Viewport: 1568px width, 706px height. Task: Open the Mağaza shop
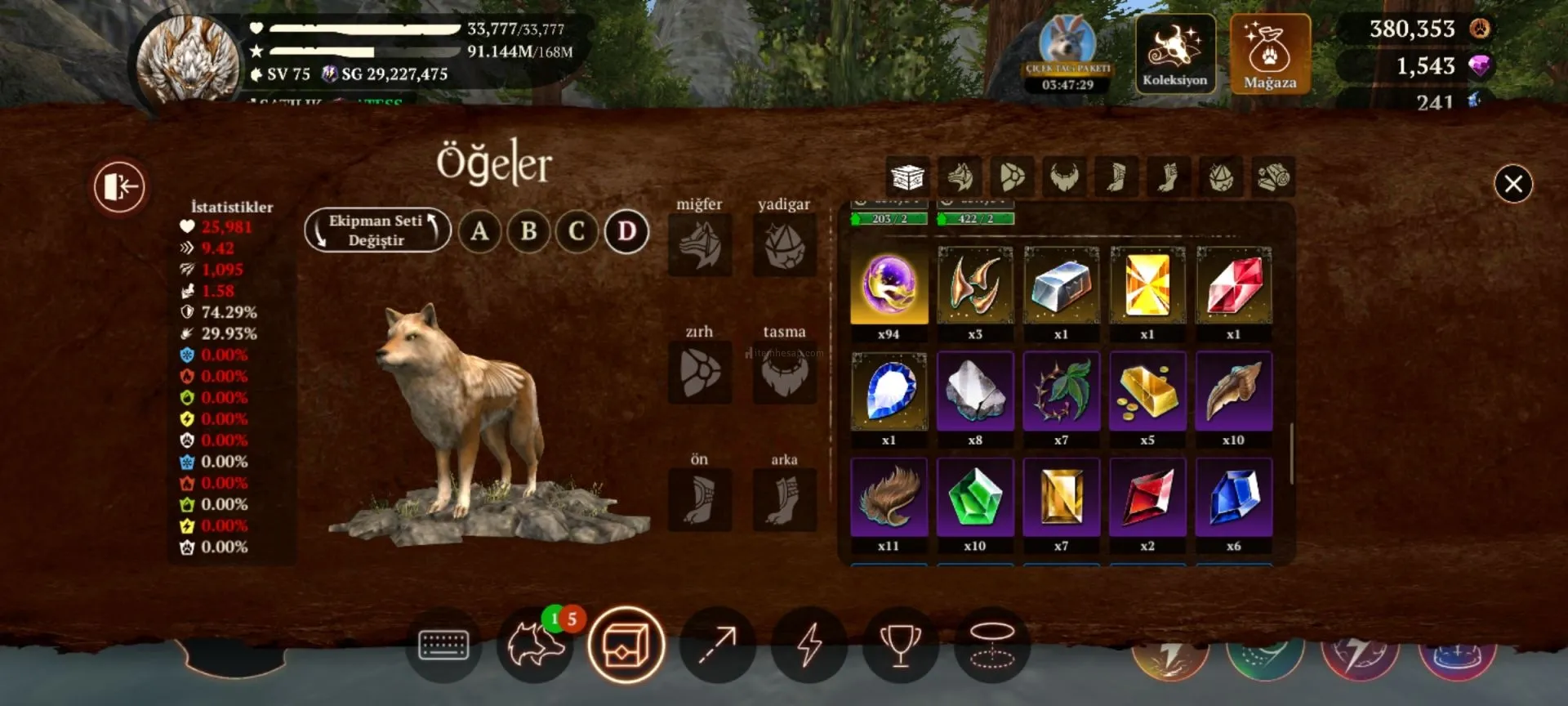[x=1269, y=54]
